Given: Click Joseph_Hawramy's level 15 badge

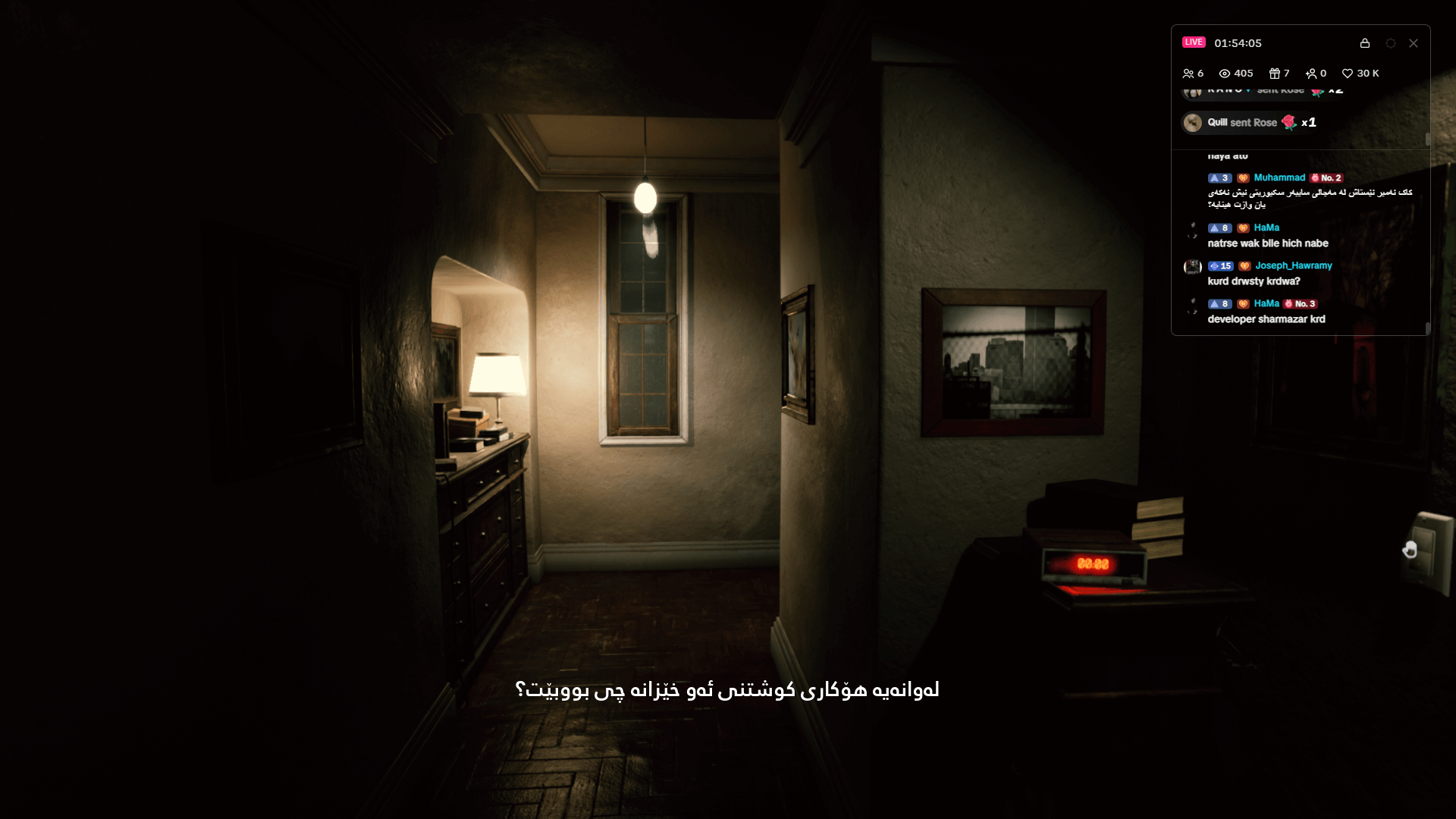Looking at the screenshot, I should click(x=1221, y=266).
